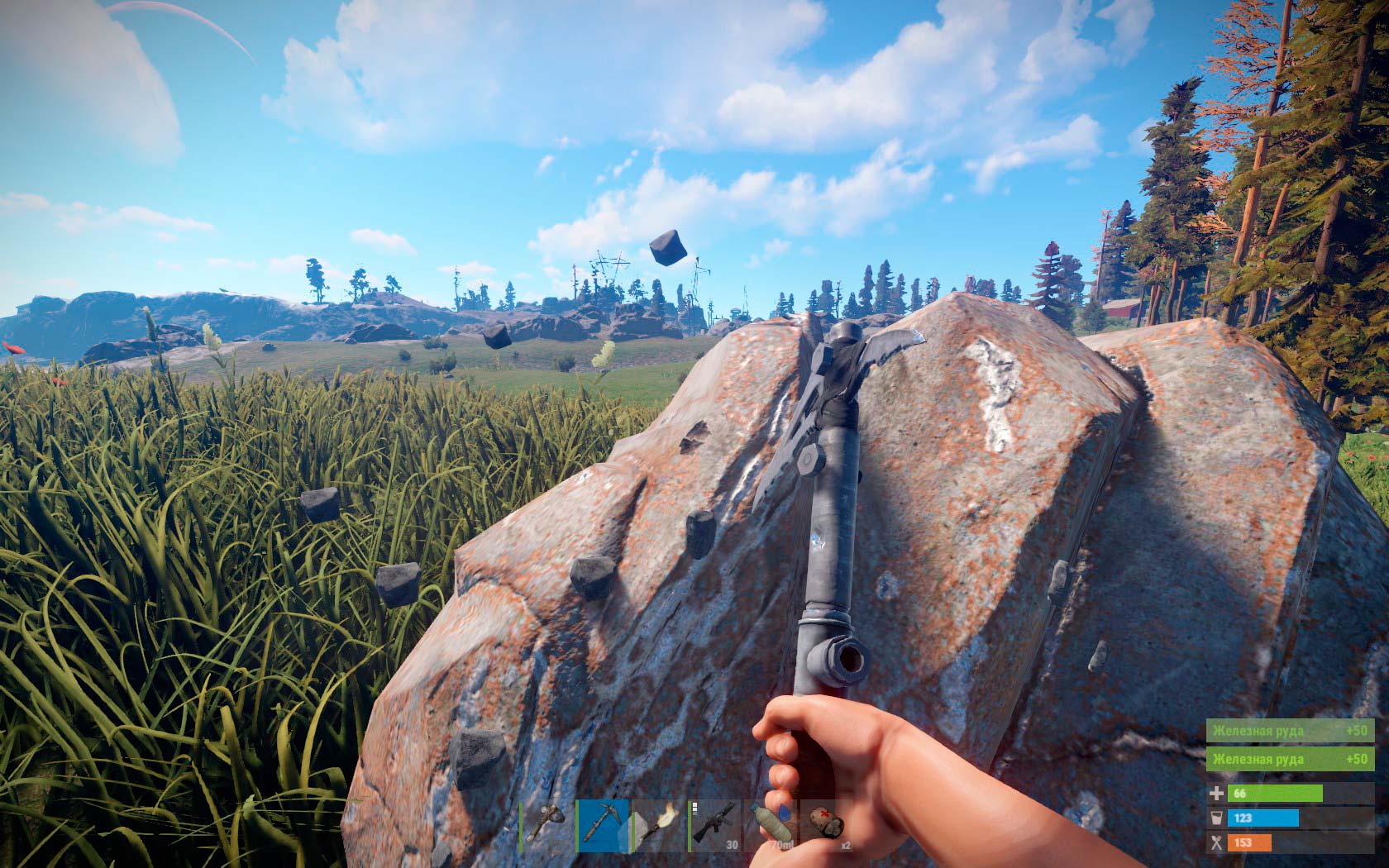
Task: Click the hunger crossed-utensils icon
Action: coord(1217,842)
